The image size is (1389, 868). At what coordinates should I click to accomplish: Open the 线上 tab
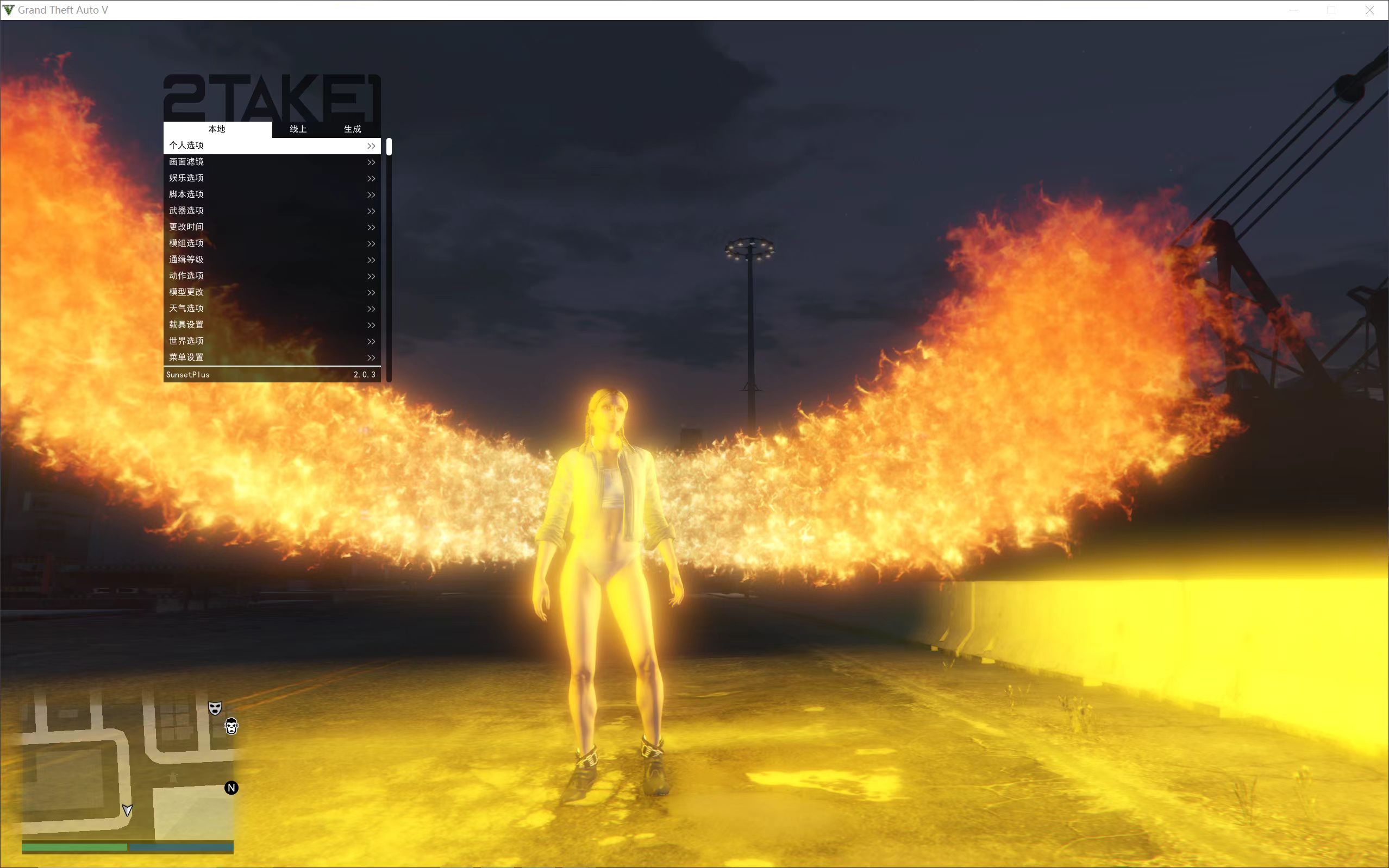coord(298,129)
